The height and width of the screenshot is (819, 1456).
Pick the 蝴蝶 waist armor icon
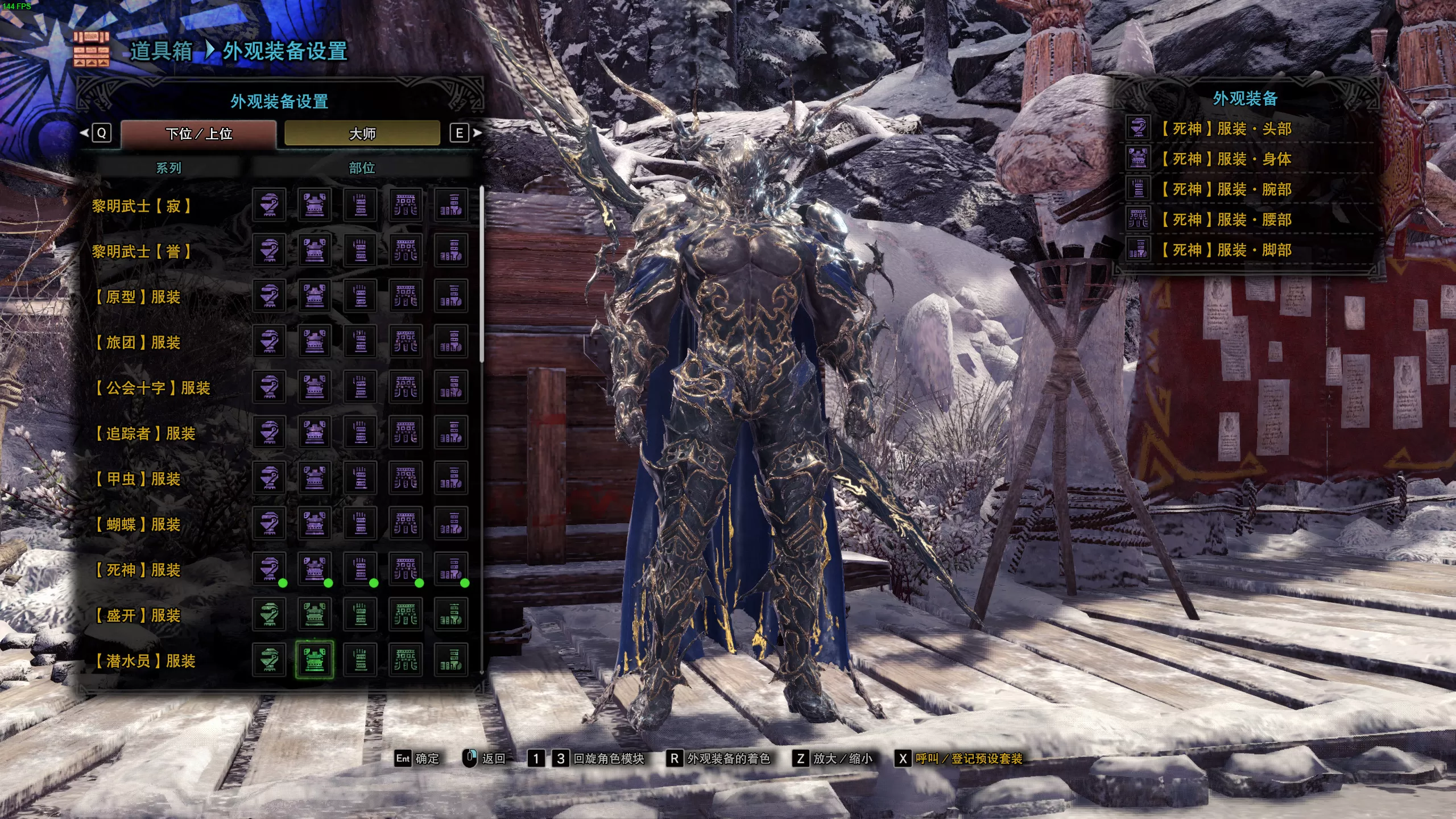click(x=407, y=525)
